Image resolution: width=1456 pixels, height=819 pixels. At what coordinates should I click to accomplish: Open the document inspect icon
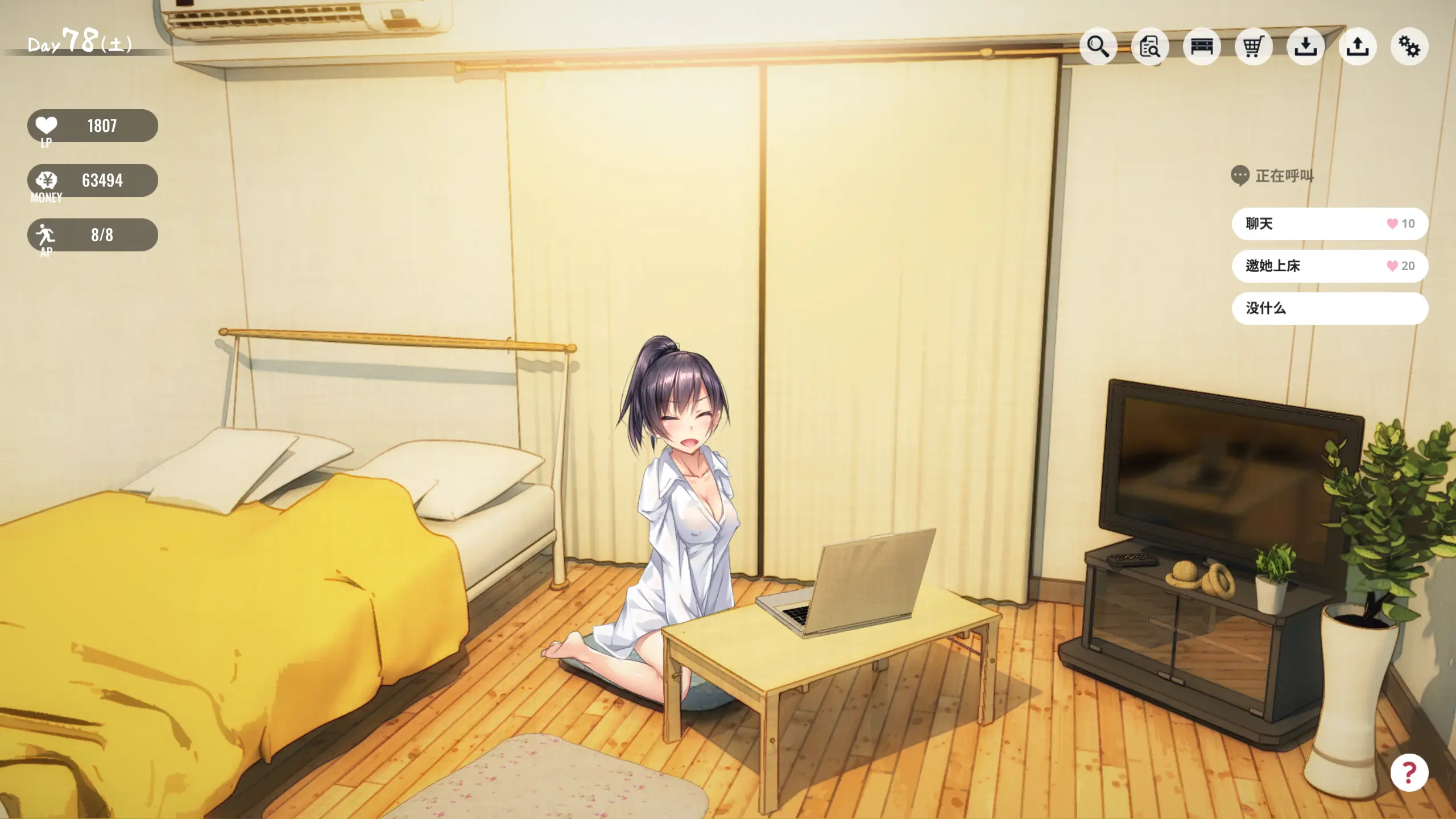point(1149,46)
